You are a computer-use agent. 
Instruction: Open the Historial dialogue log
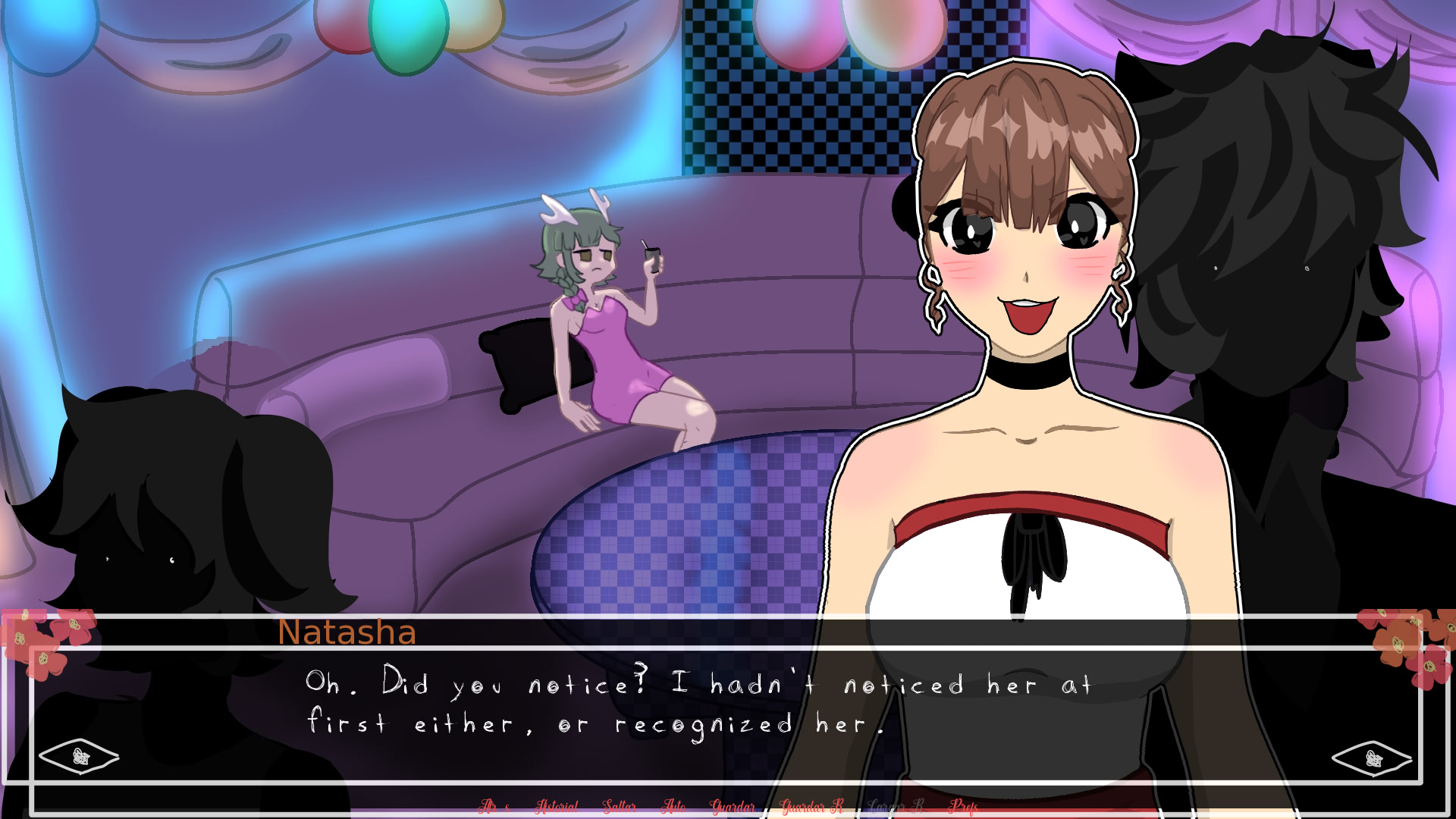557,806
